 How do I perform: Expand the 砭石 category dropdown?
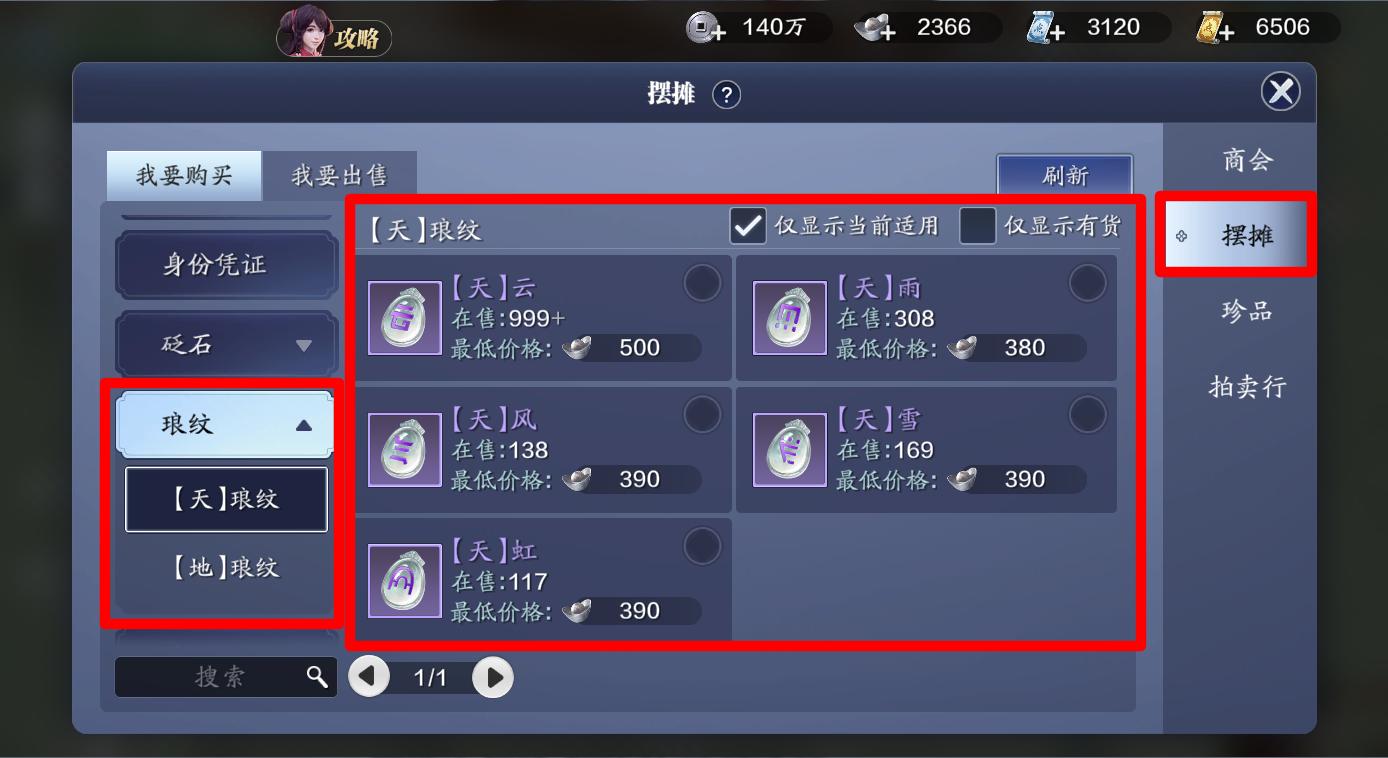pyautogui.click(x=225, y=343)
